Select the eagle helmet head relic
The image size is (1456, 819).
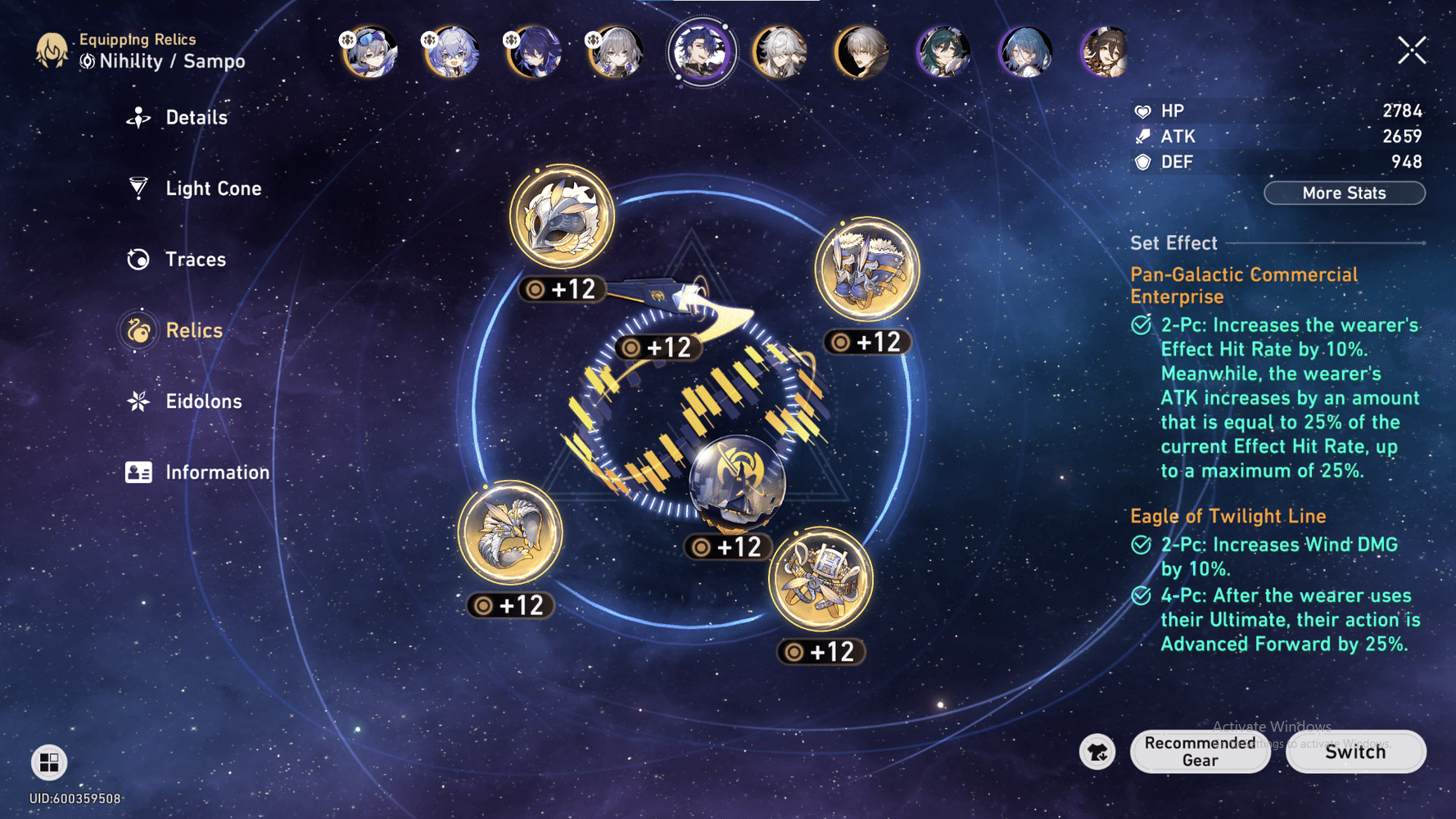[x=562, y=218]
